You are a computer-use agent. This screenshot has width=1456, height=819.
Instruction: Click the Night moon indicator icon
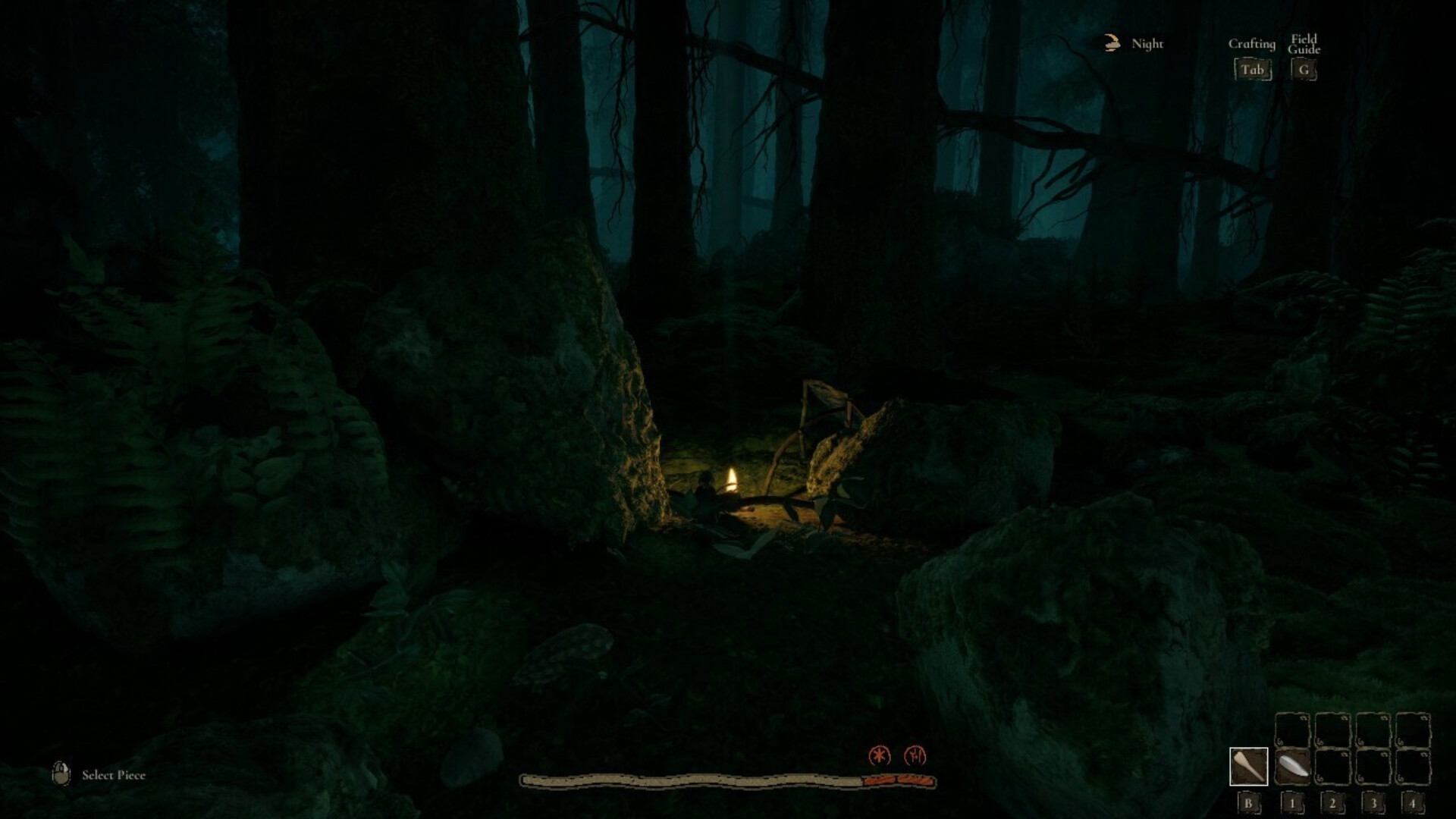click(1112, 43)
